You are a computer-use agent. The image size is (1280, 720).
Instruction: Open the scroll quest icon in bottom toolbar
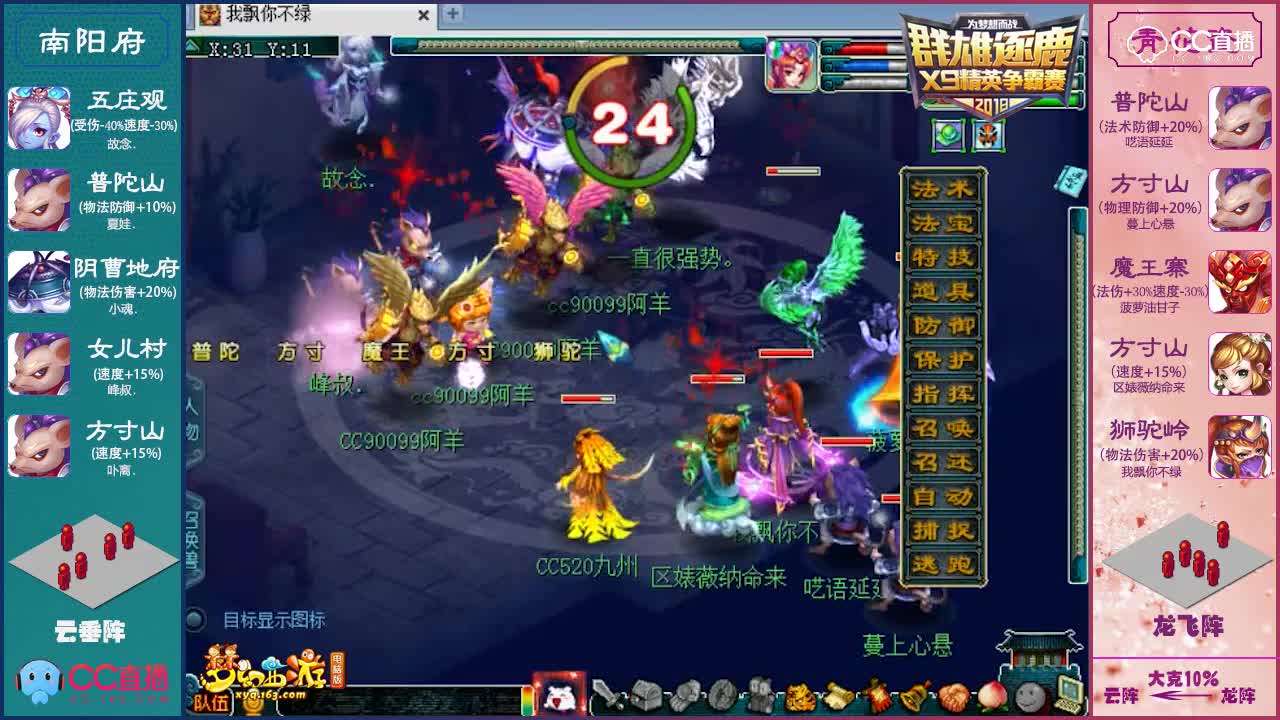pos(840,697)
